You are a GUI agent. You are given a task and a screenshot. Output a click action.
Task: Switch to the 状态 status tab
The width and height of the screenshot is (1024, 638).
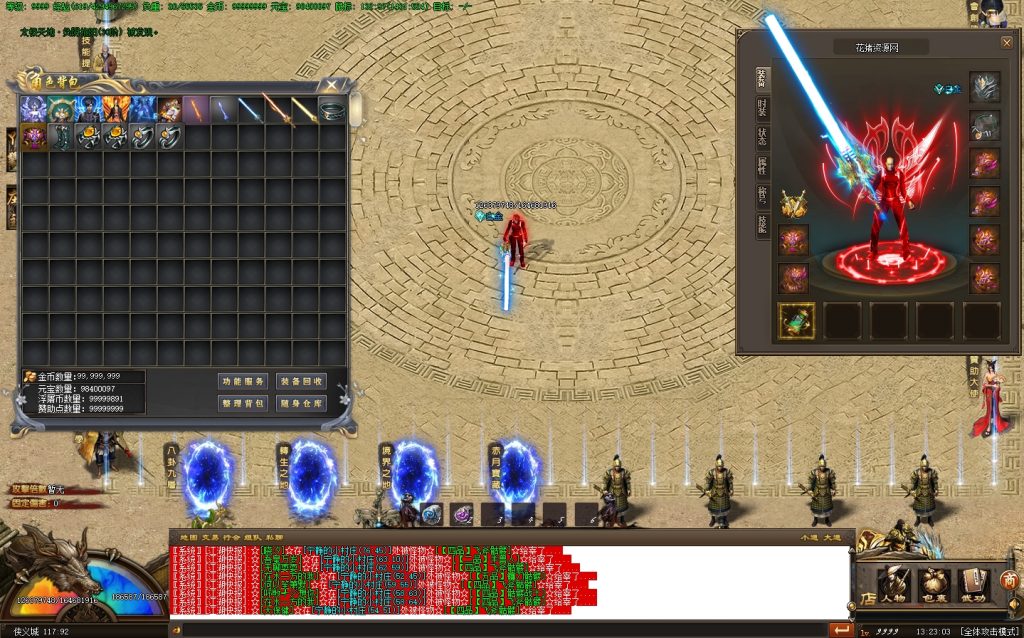(762, 138)
